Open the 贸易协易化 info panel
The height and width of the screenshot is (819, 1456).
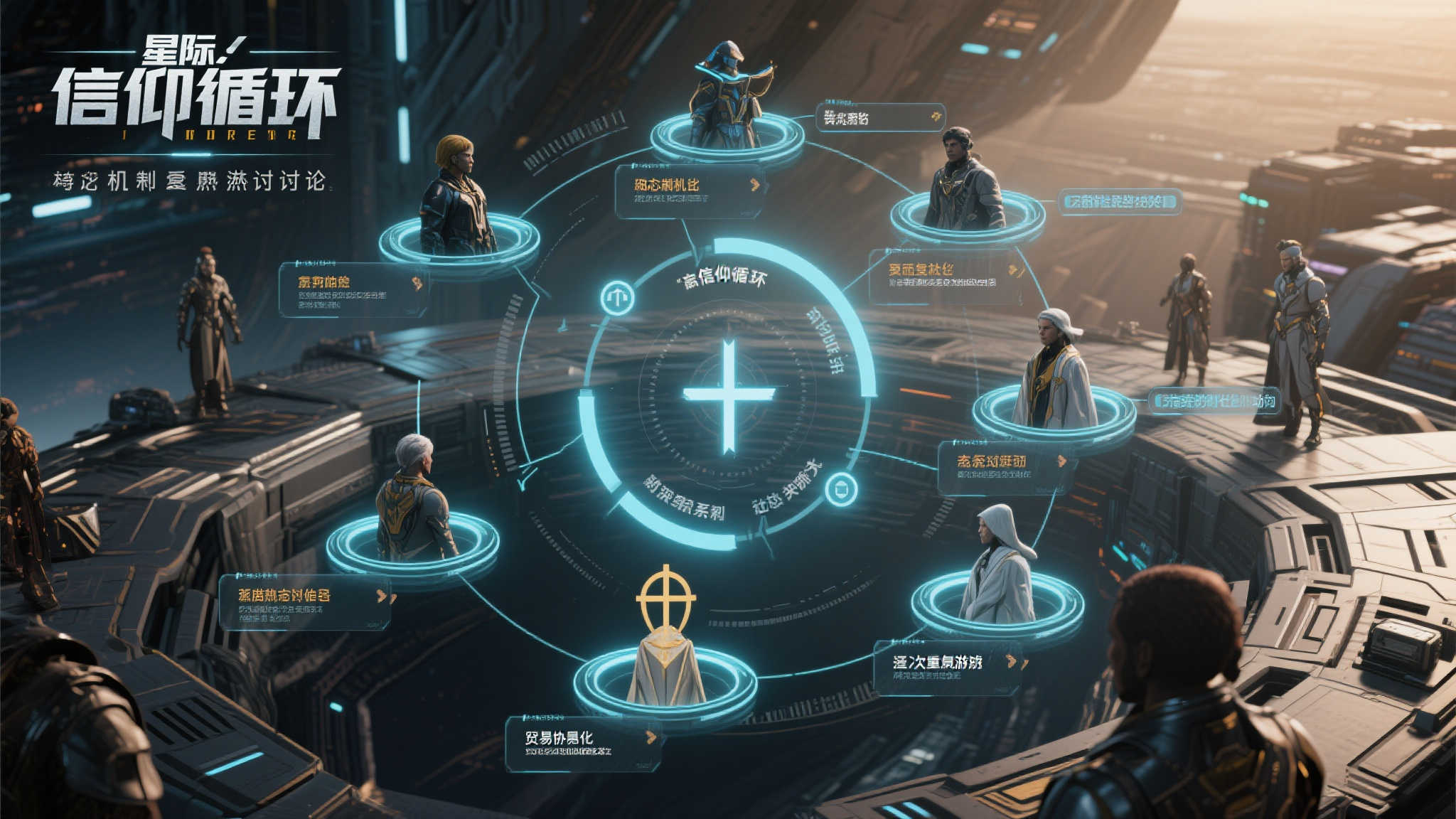(x=582, y=743)
